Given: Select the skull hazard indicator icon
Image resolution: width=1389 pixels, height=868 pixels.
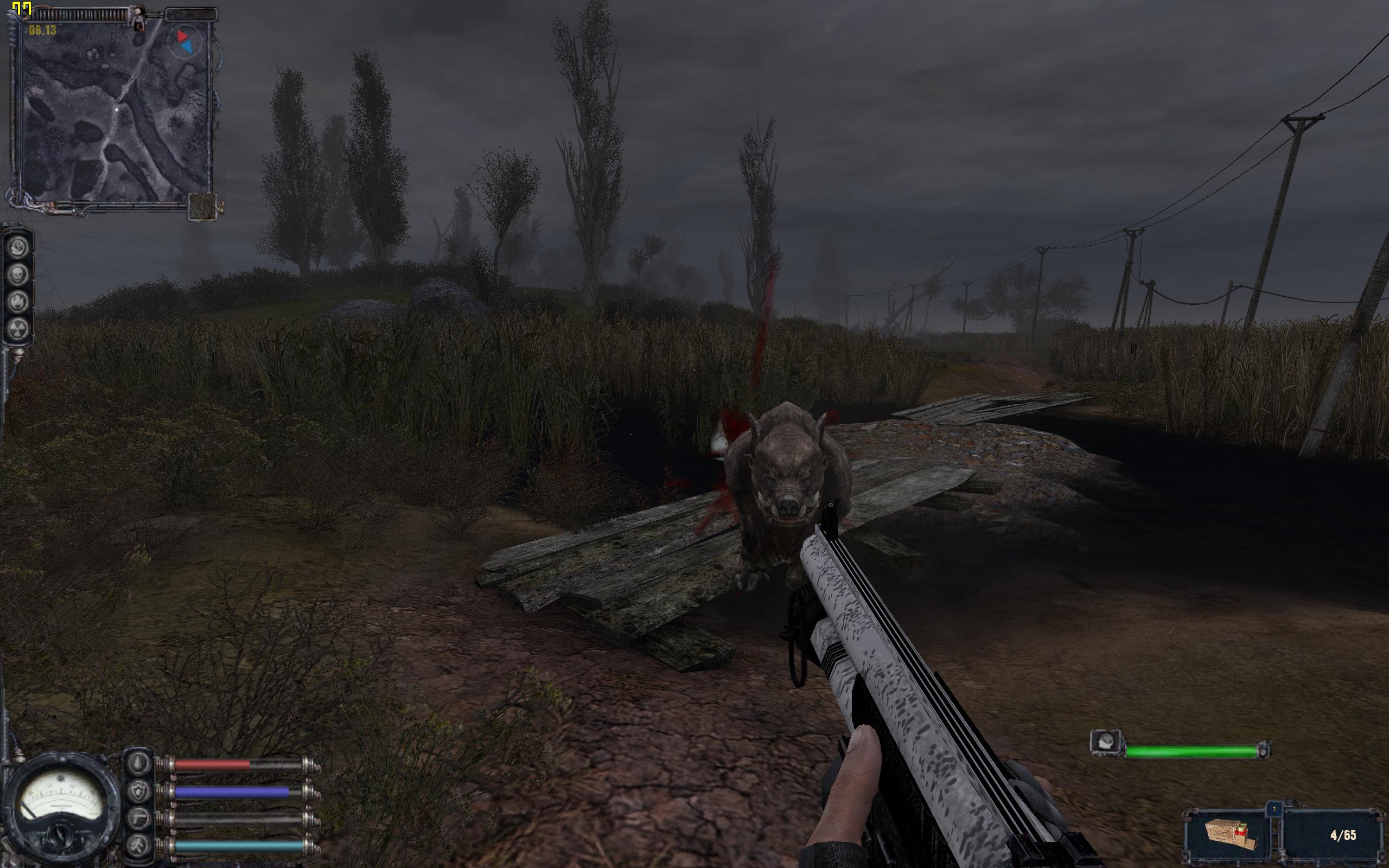Looking at the screenshot, I should click(19, 275).
